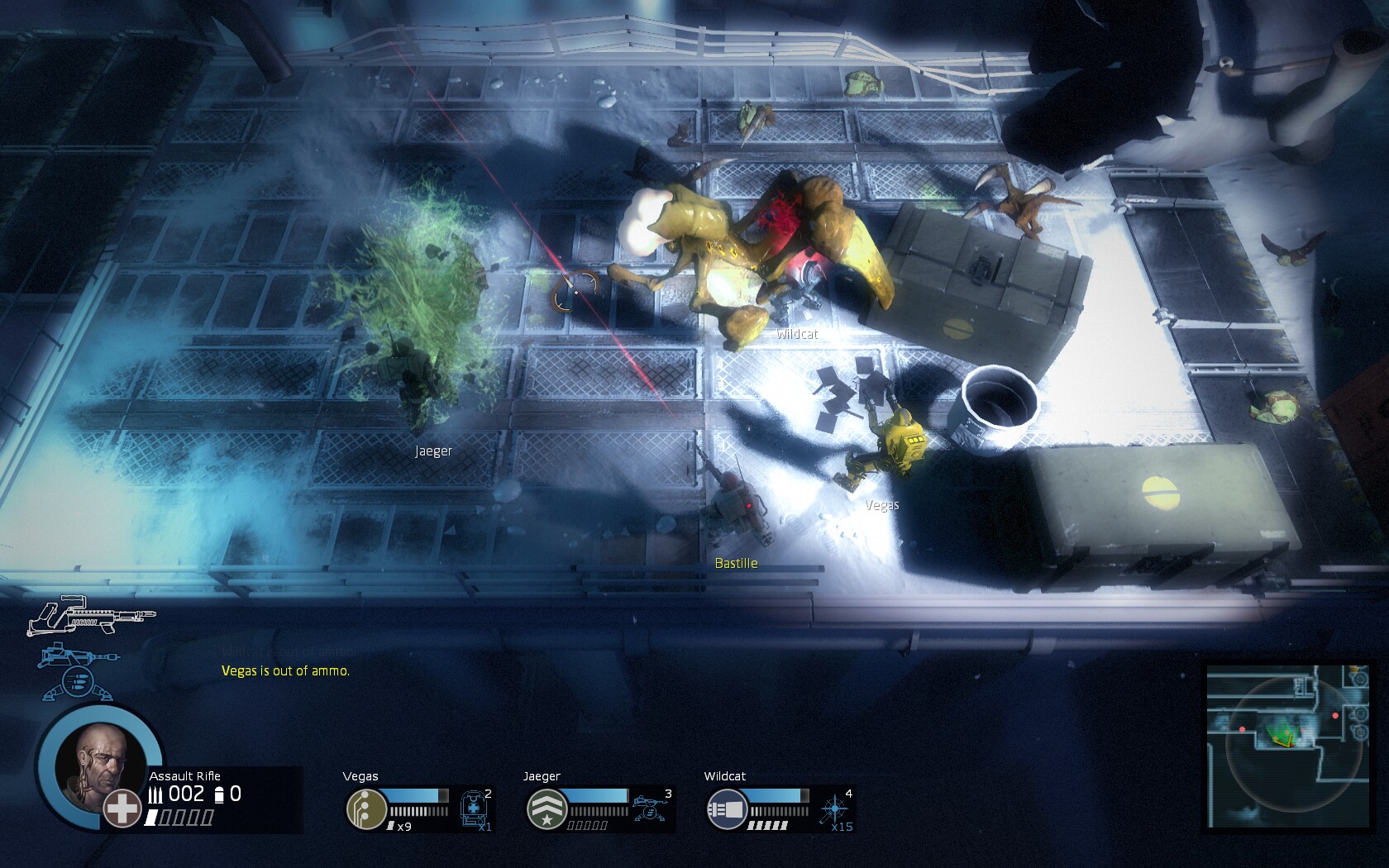
Task: Use Jaeger's sentry gun item icon
Action: point(652,808)
